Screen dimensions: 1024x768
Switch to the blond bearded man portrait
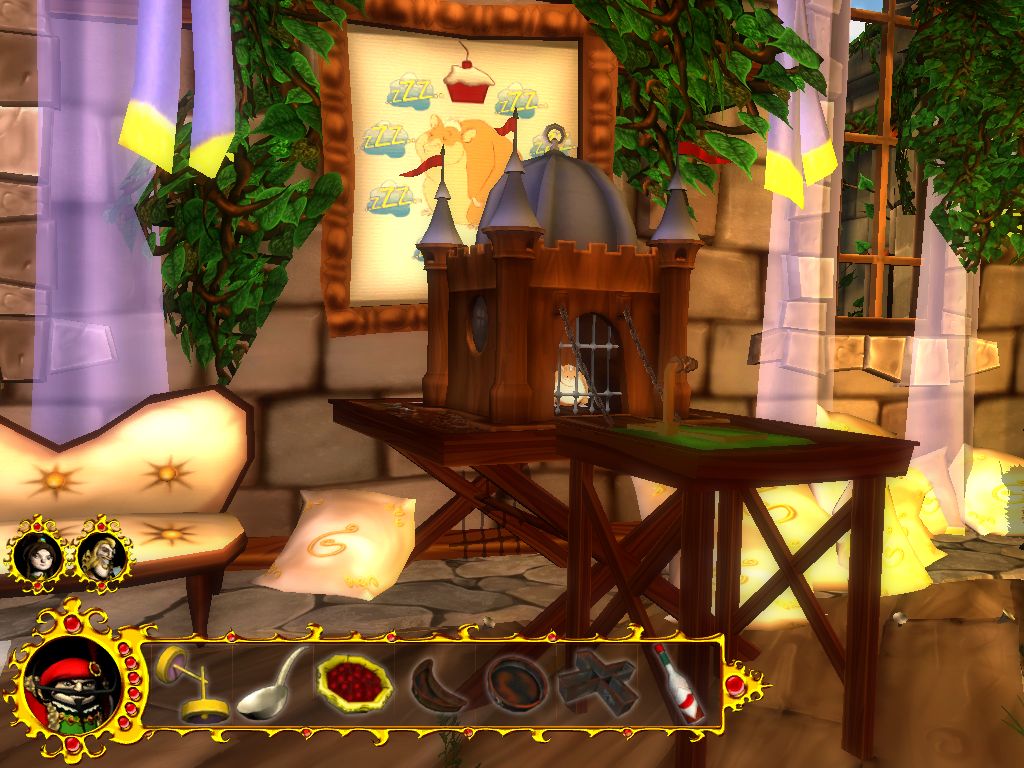[100, 553]
